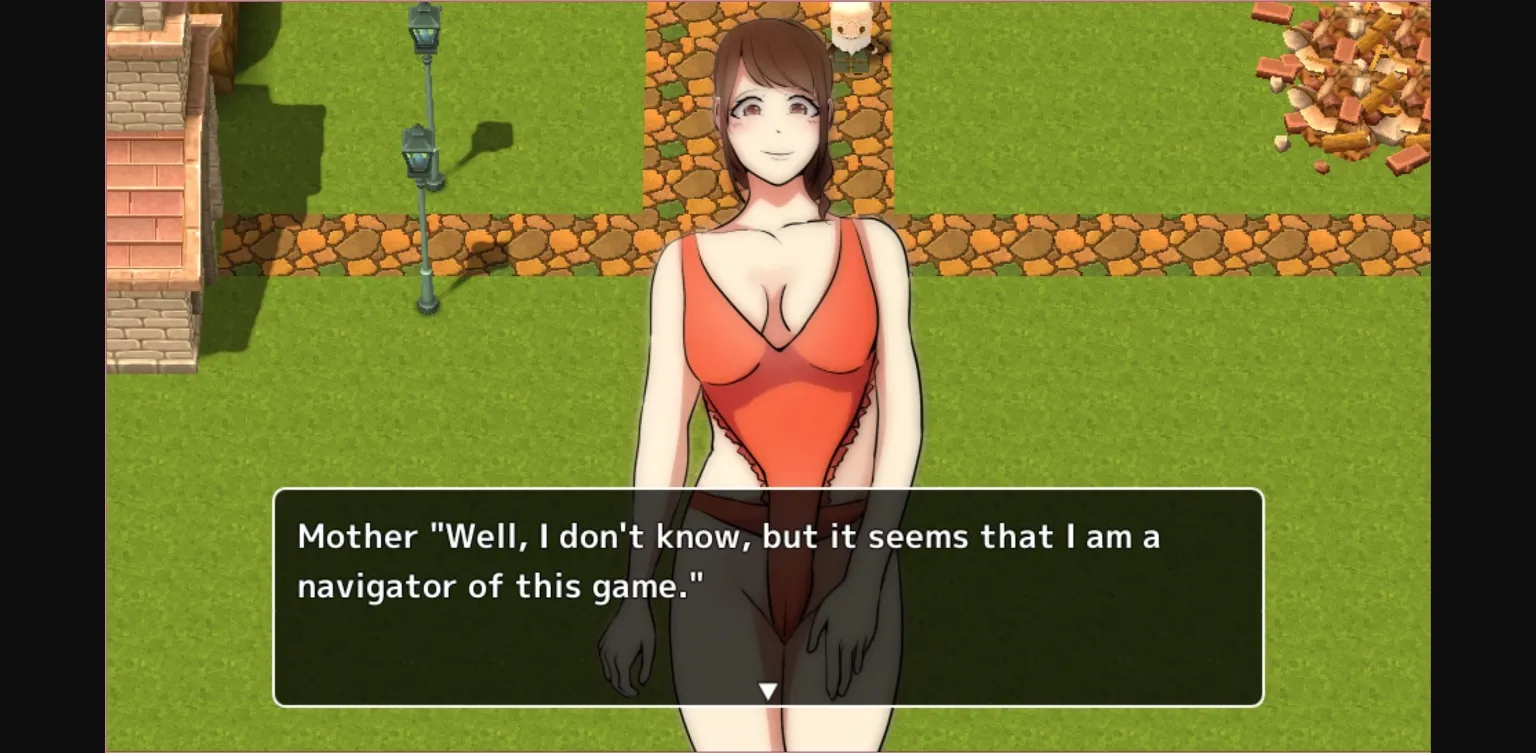Image resolution: width=1536 pixels, height=753 pixels.
Task: Click the upper street lamp
Action: click(x=424, y=30)
